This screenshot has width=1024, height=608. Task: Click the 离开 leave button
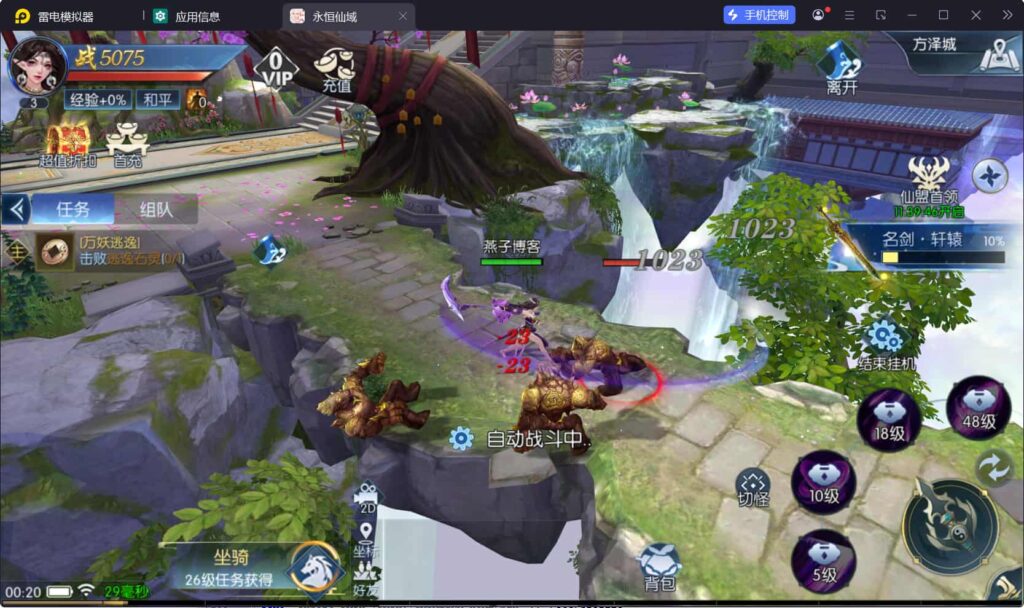point(840,66)
